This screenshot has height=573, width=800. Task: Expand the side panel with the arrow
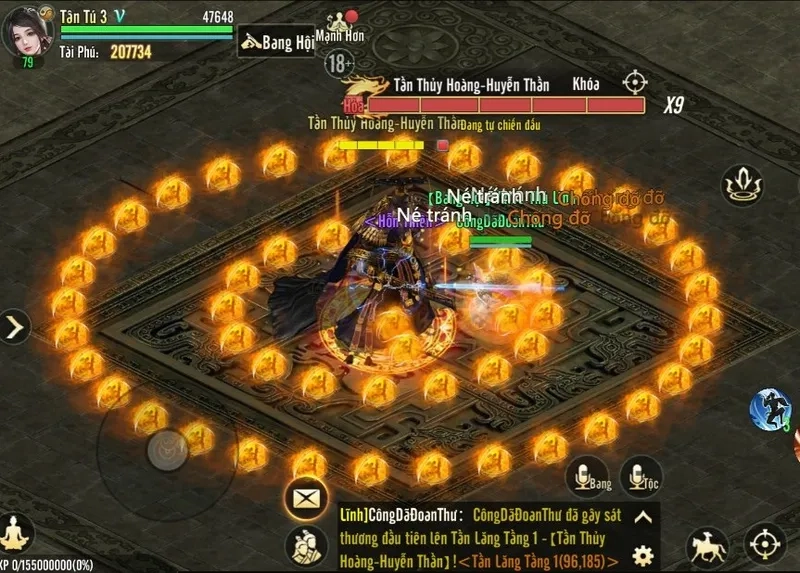click(15, 327)
